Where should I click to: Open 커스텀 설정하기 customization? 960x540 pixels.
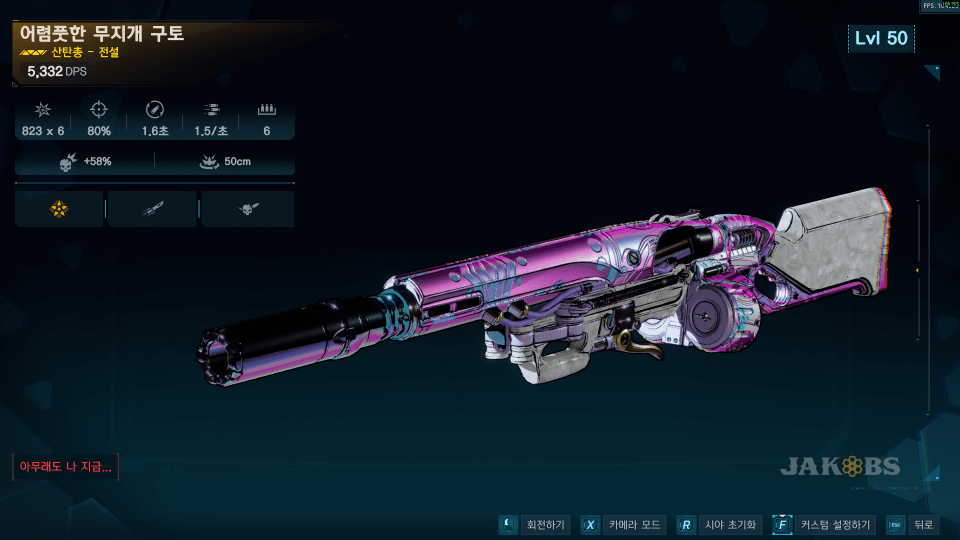coord(825,525)
